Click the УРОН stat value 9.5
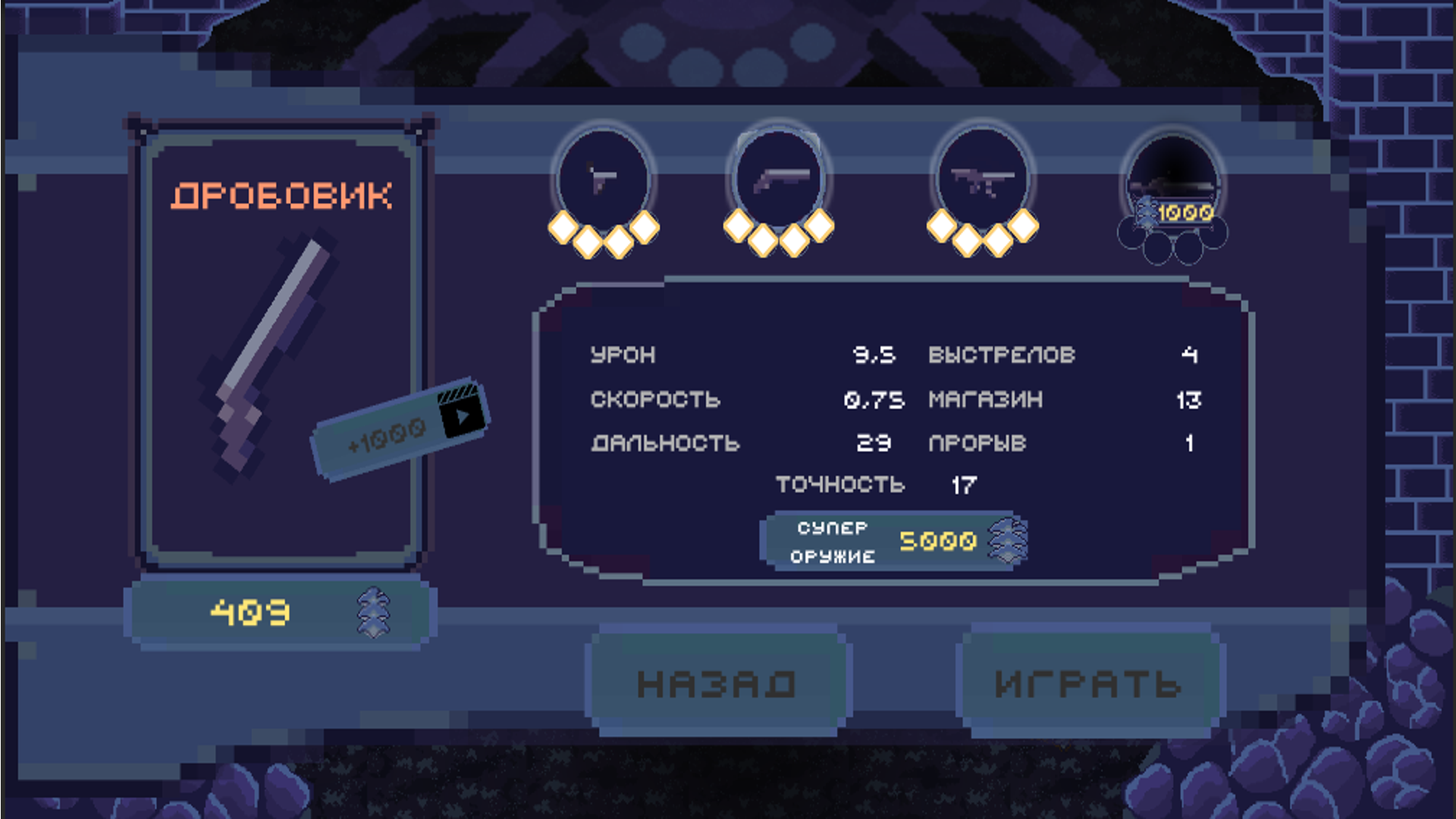Viewport: 1456px width, 819px height. 874,355
